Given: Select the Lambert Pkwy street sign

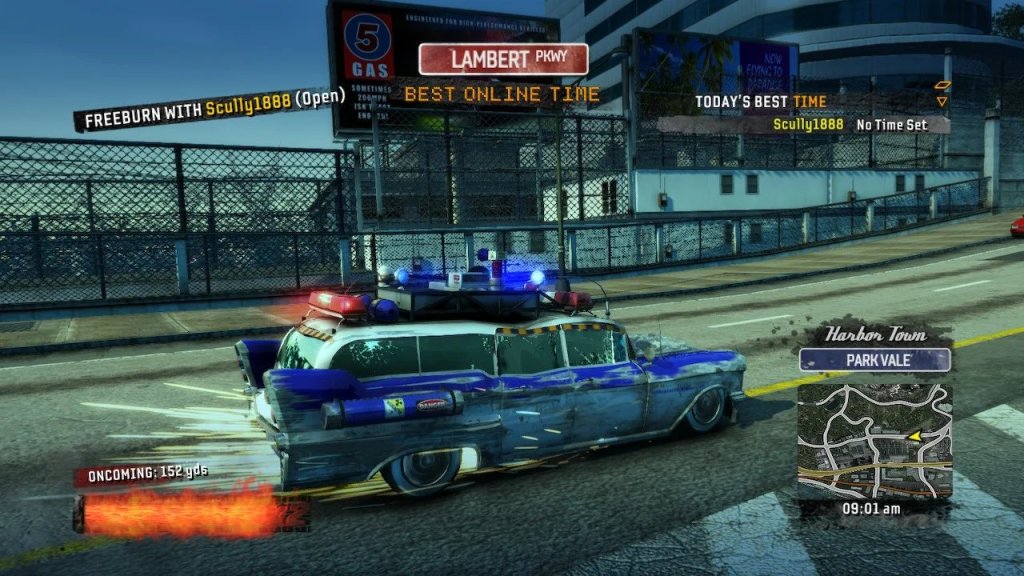Looking at the screenshot, I should pyautogui.click(x=502, y=59).
